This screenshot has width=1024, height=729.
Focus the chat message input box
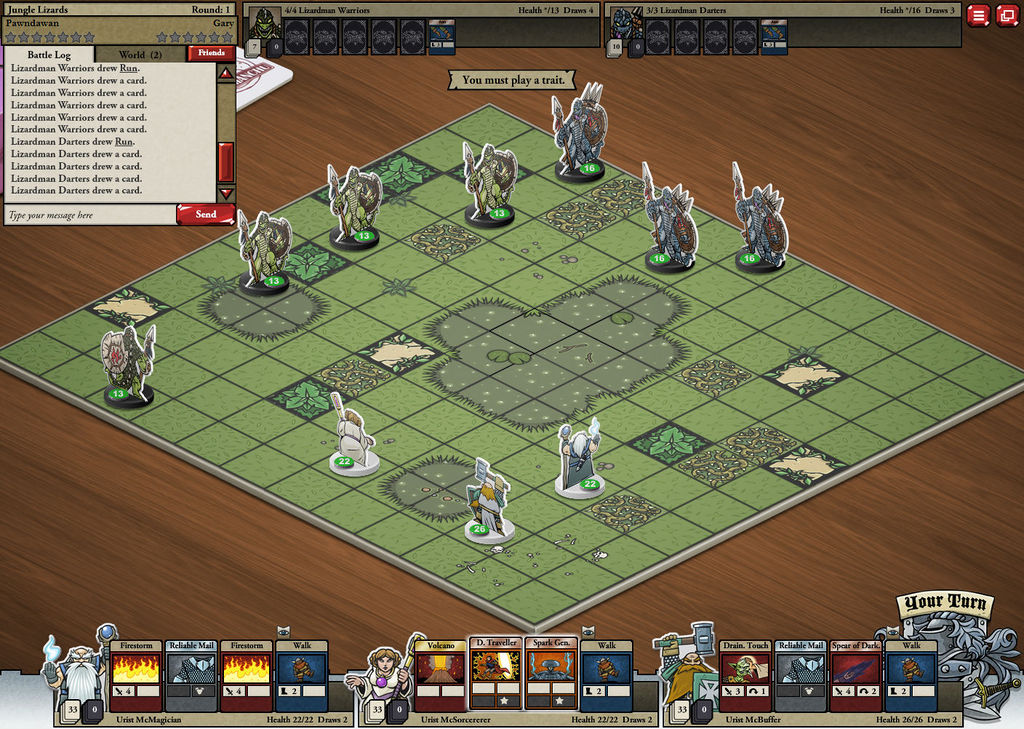[x=90, y=215]
